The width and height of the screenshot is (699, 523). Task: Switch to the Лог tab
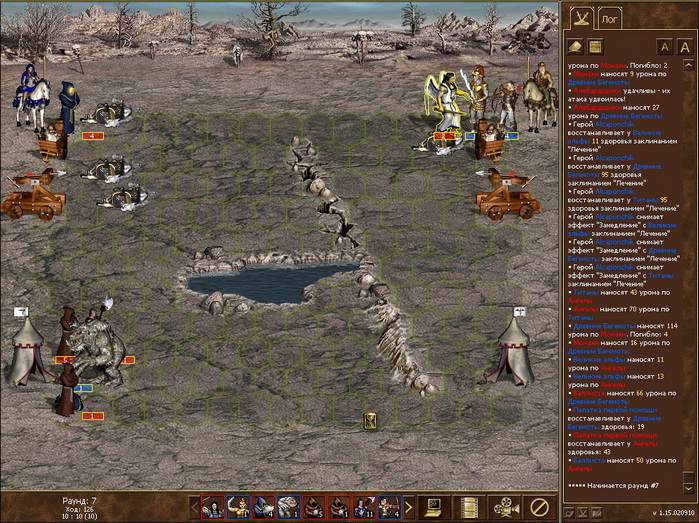click(609, 18)
